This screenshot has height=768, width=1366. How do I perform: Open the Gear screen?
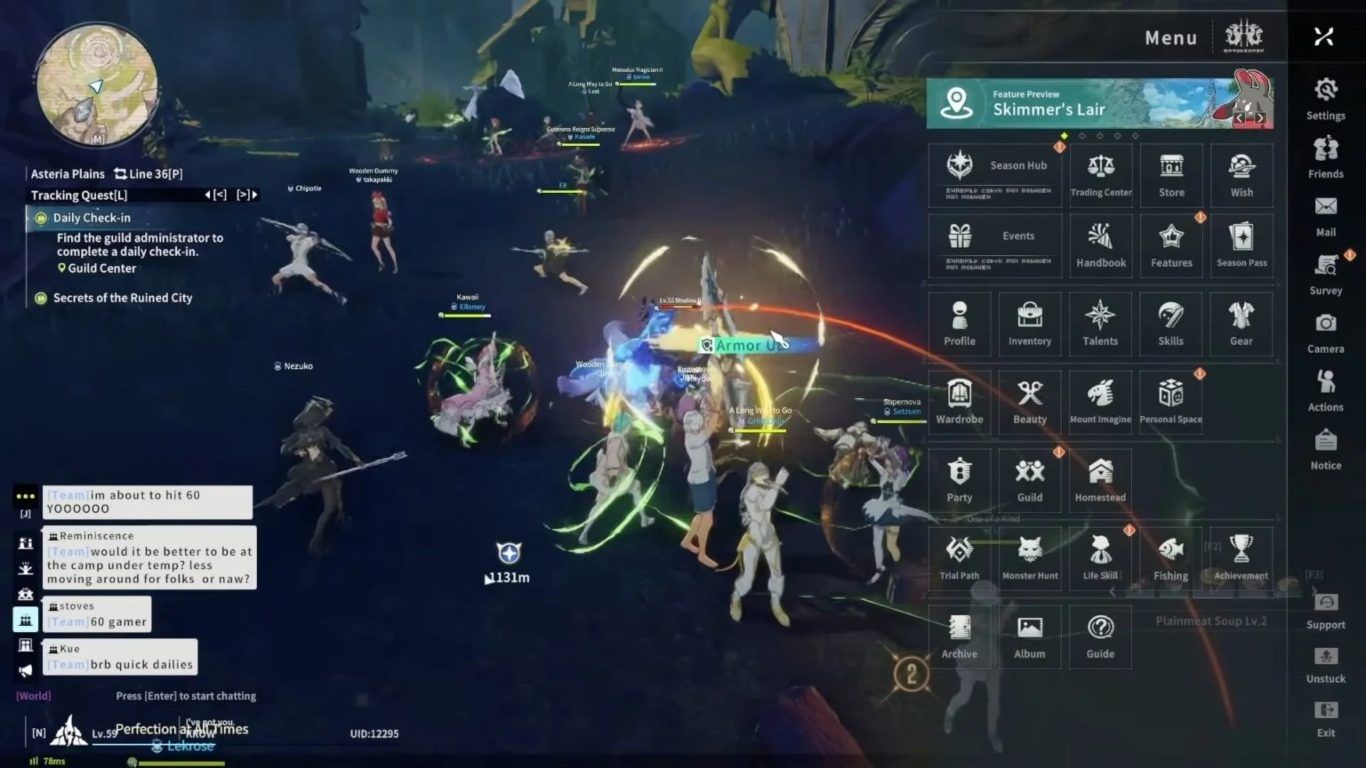click(1241, 324)
